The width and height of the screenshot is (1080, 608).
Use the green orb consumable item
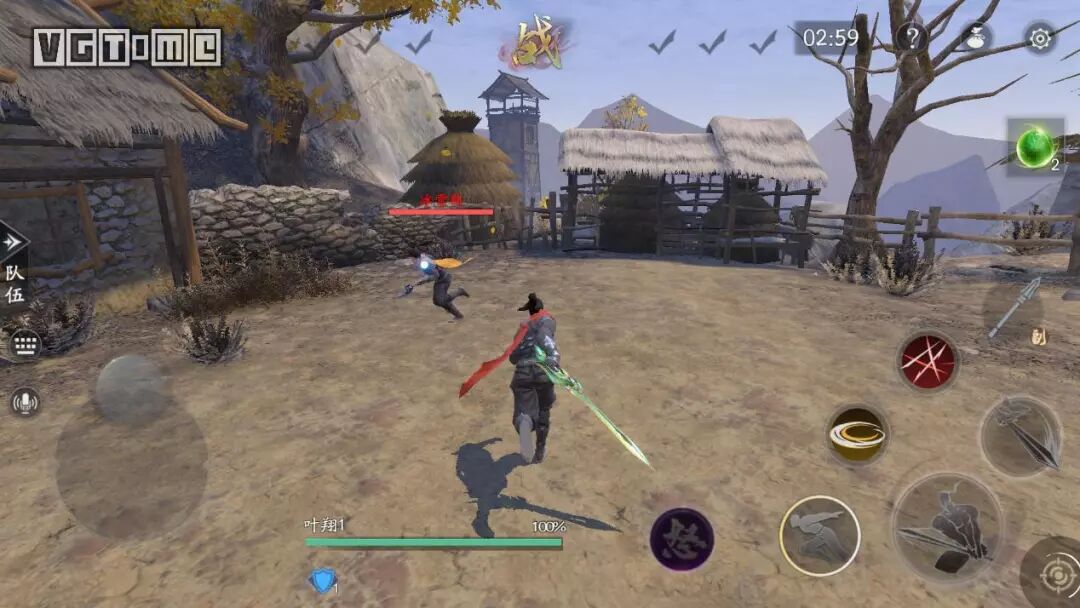pyautogui.click(x=1035, y=148)
